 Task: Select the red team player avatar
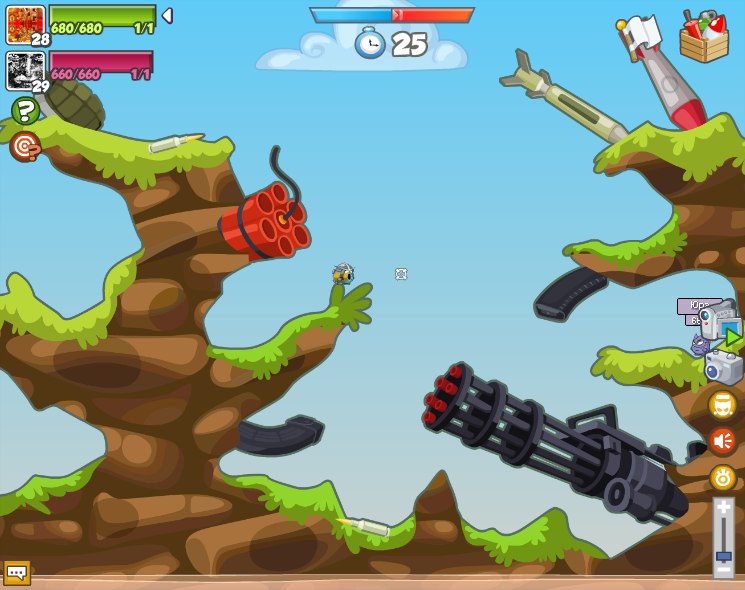(25, 23)
